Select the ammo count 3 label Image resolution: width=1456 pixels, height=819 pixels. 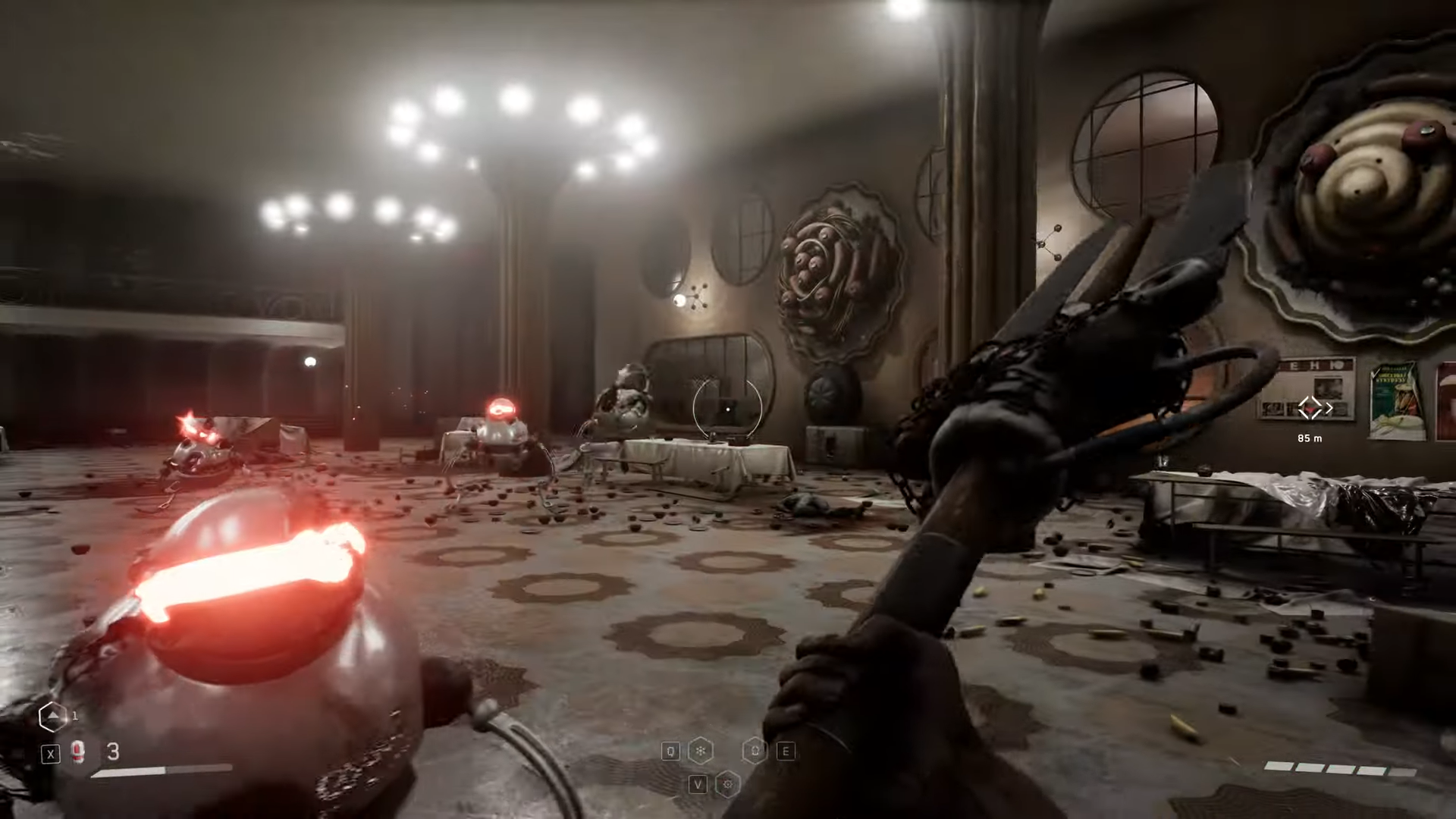(x=112, y=752)
